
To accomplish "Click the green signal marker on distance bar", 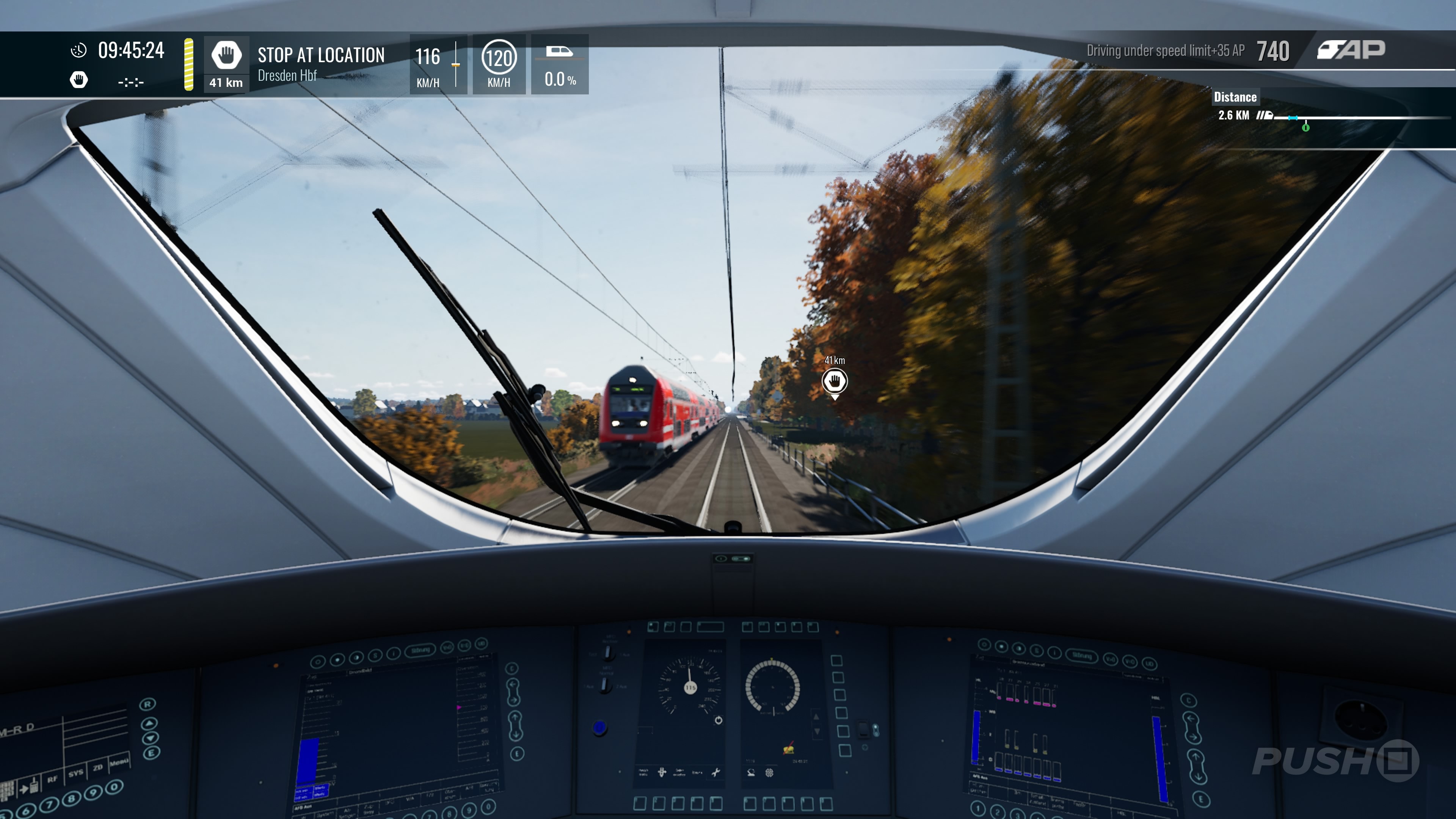I will [x=1305, y=128].
